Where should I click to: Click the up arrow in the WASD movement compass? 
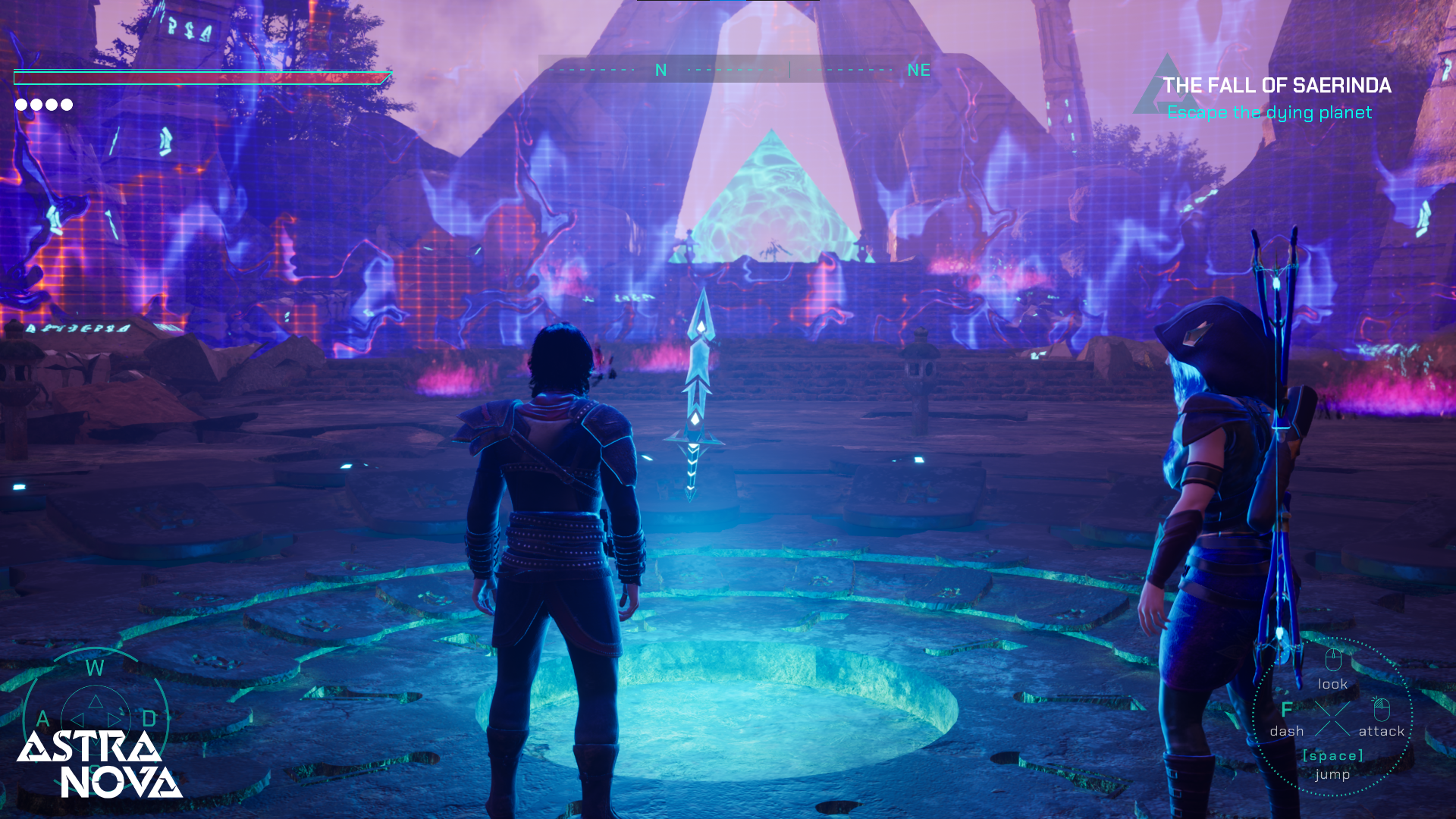96,701
